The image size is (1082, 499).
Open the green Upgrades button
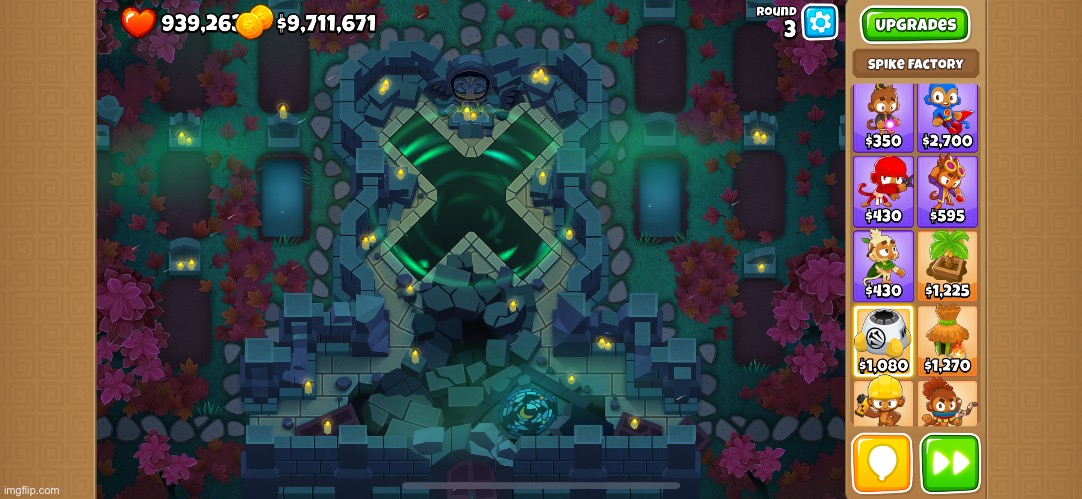(915, 25)
